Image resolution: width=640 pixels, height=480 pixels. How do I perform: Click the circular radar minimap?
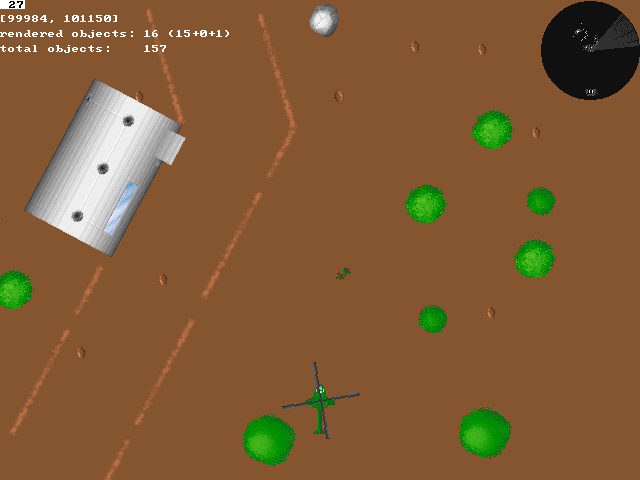[x=590, y=50]
